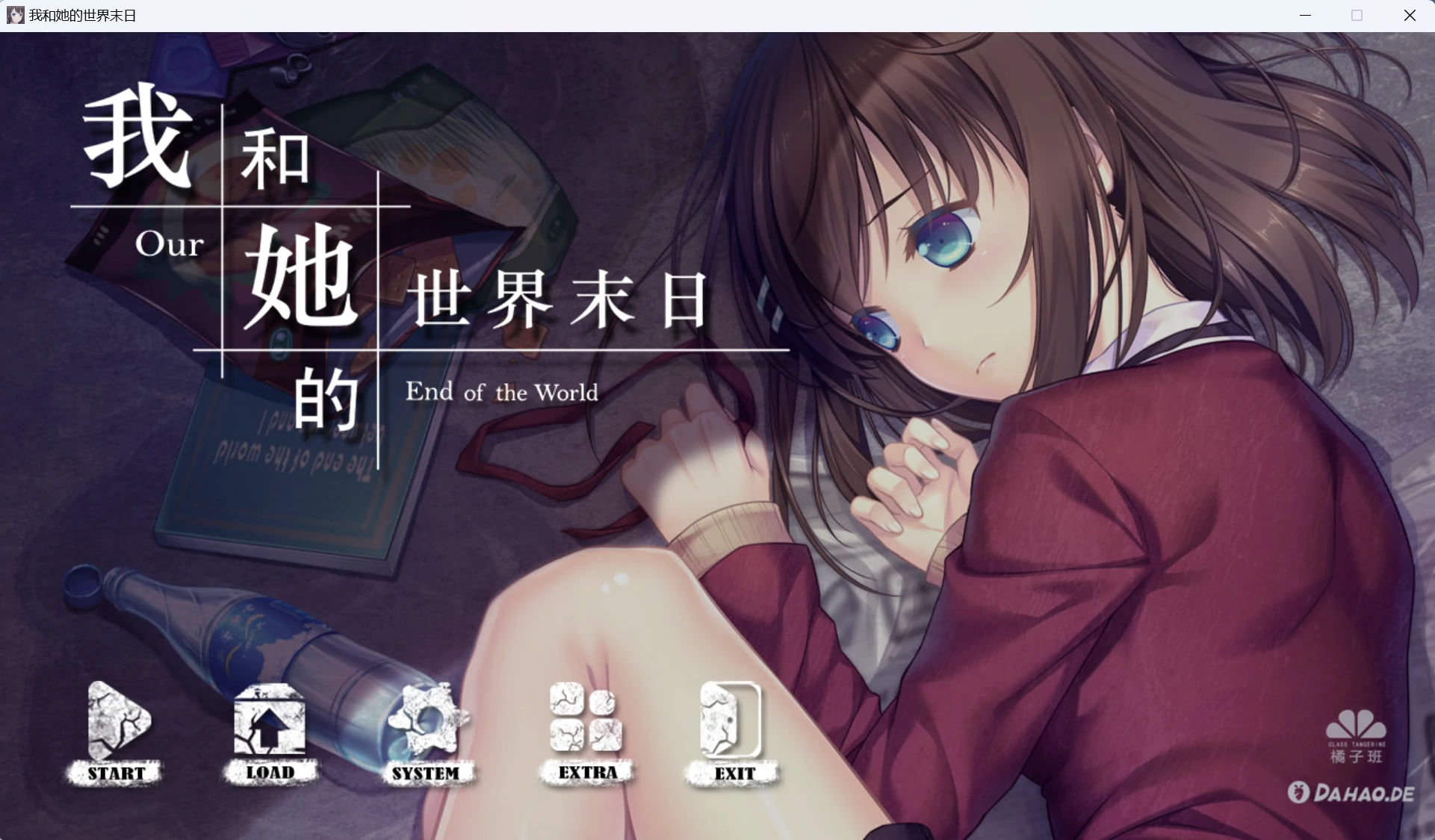
Task: Minimize the game window
Action: [1306, 15]
